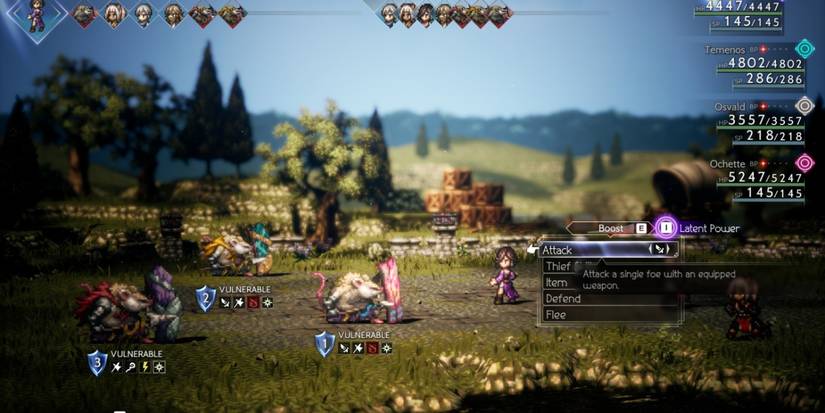Trigger the Latent Power option
Screen dimensions: 825x413
[666, 228]
